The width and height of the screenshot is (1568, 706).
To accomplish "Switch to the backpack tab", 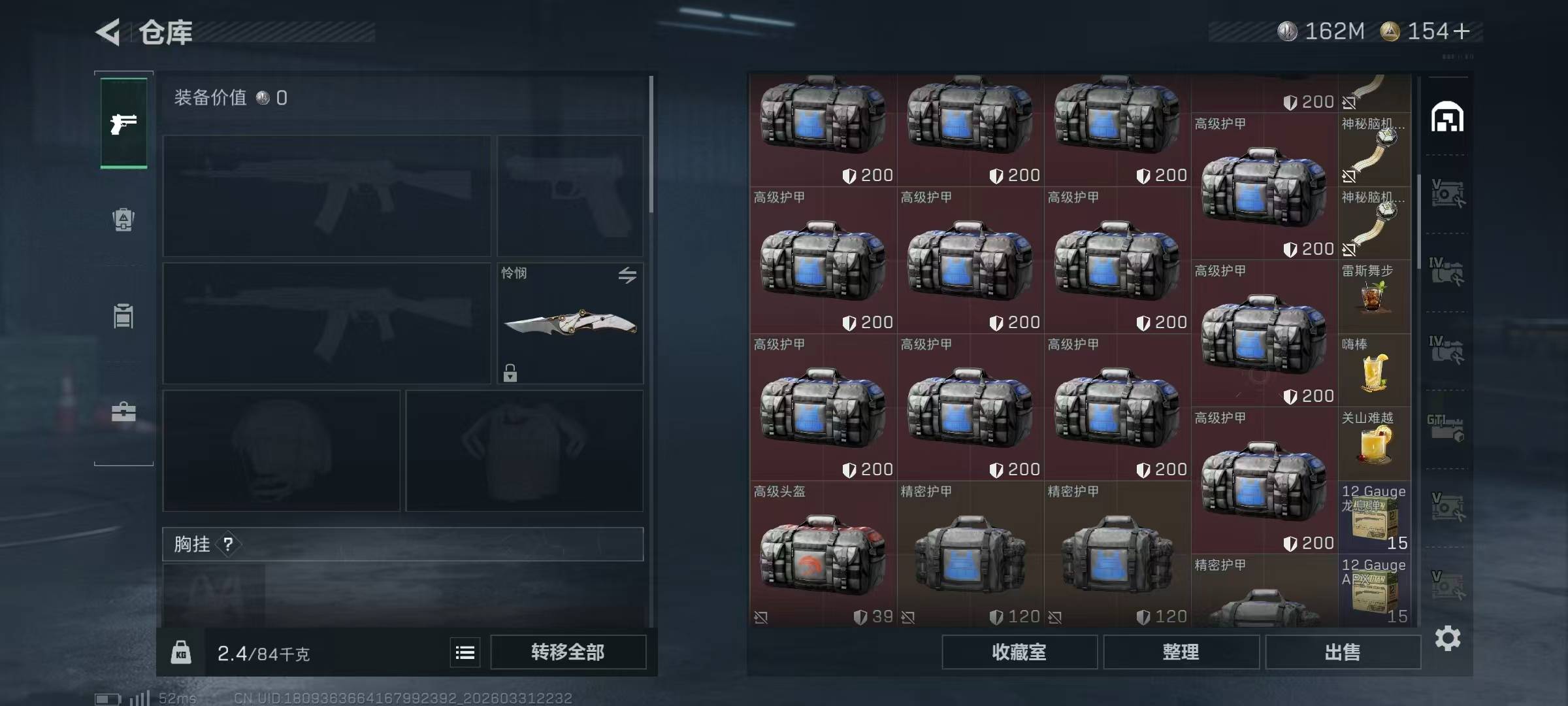I will (x=123, y=220).
